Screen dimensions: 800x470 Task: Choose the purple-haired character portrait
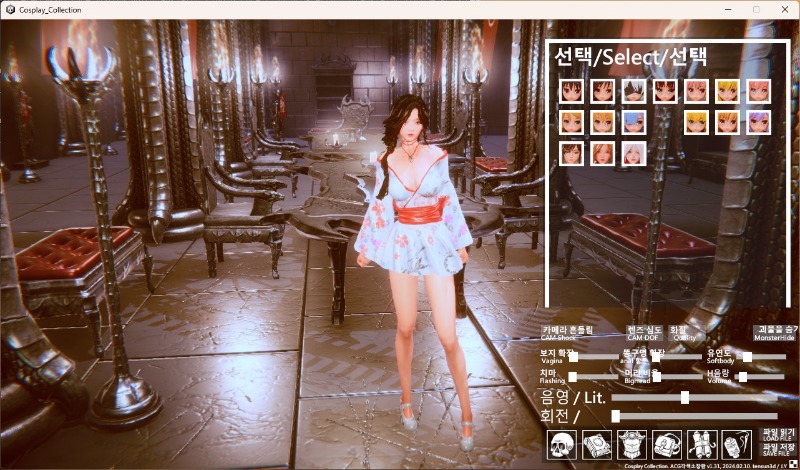click(x=758, y=122)
